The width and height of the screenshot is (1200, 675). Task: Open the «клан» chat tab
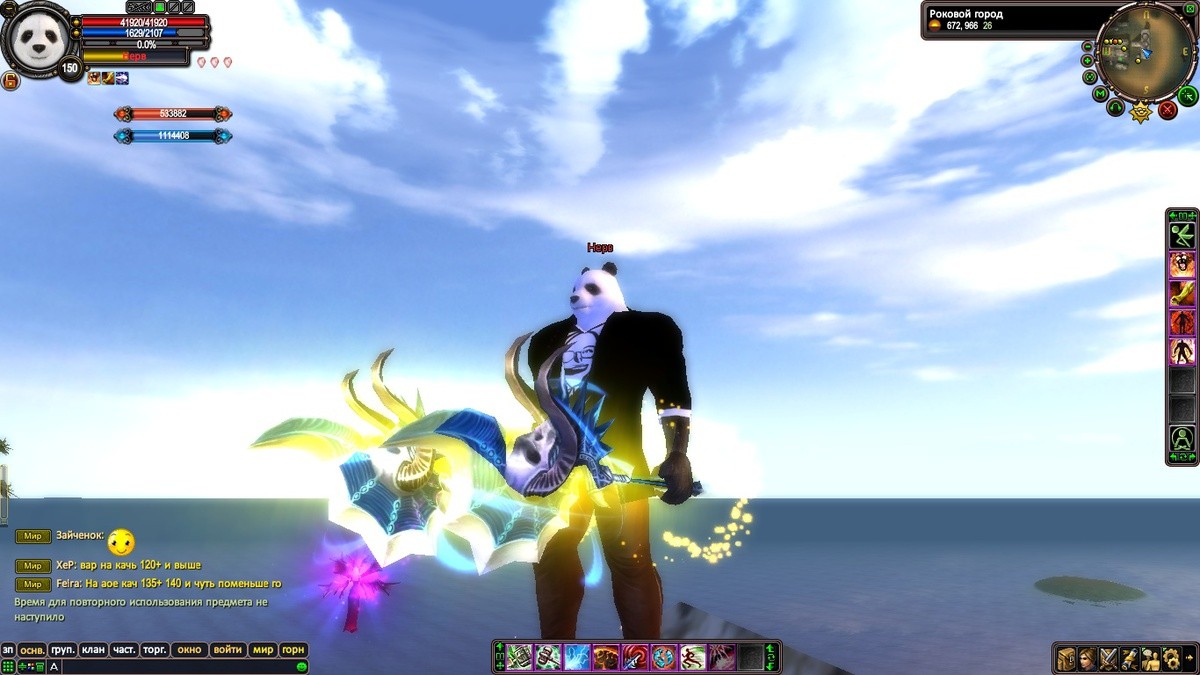click(93, 650)
